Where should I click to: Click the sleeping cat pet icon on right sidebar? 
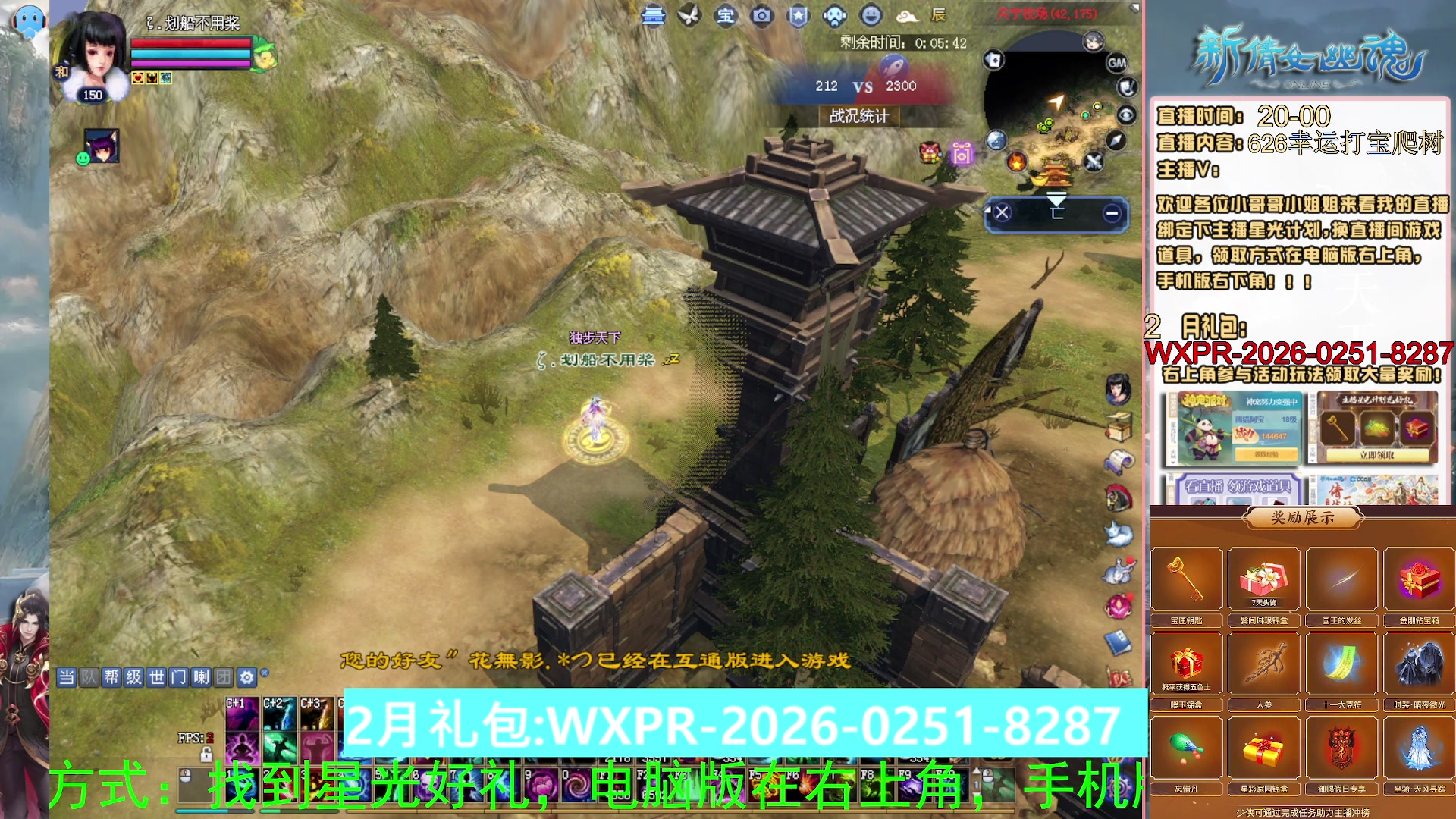(1119, 533)
